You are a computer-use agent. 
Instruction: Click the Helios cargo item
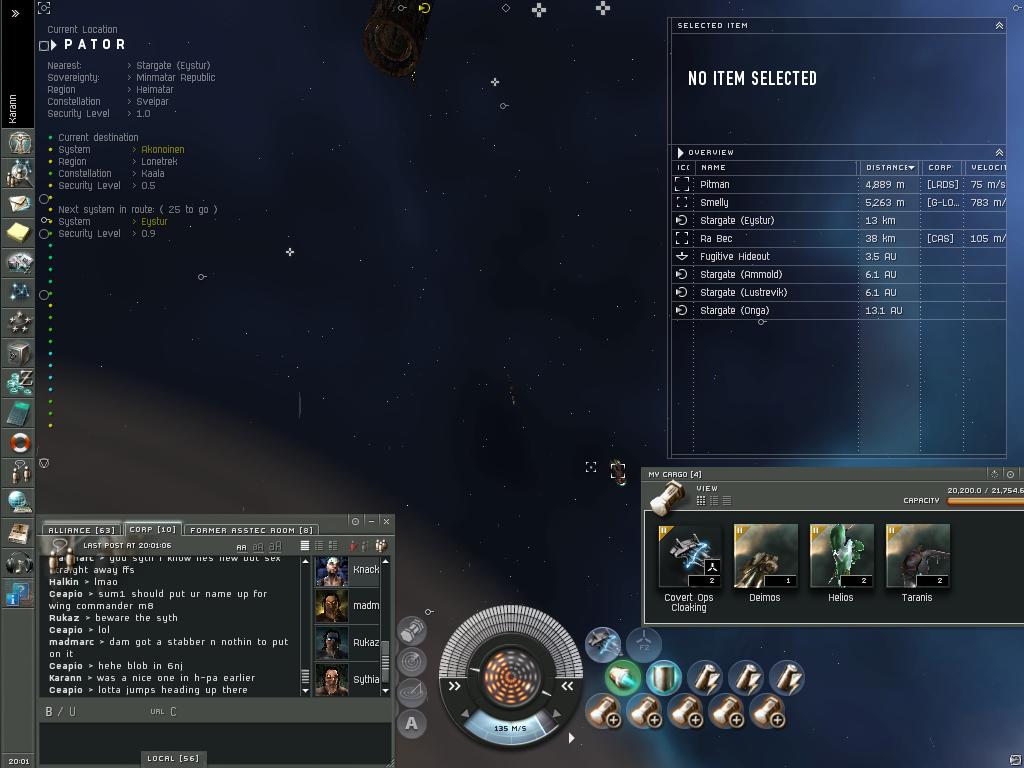(x=841, y=556)
